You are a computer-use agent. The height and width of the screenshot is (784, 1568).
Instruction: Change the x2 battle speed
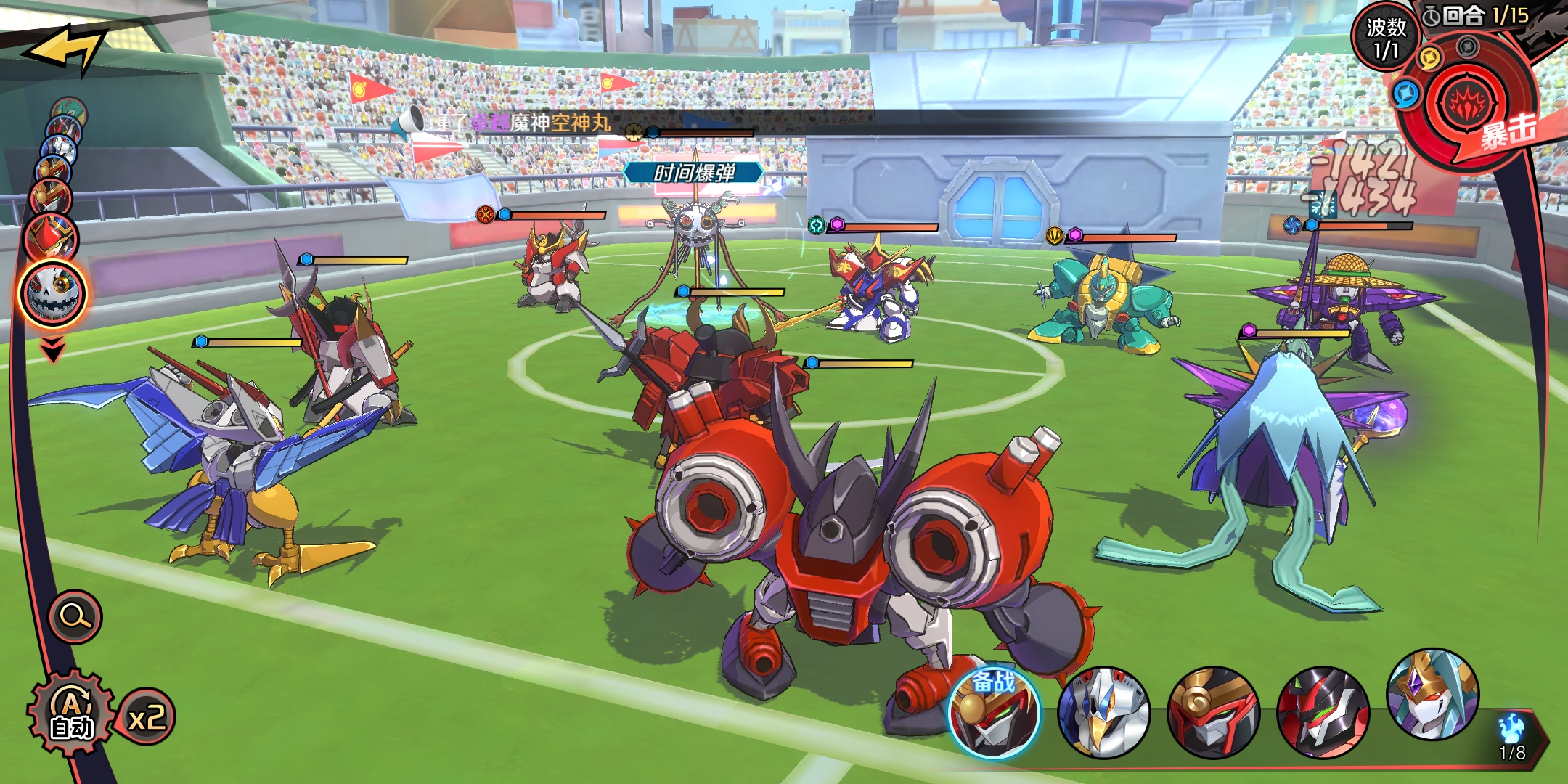(x=147, y=717)
